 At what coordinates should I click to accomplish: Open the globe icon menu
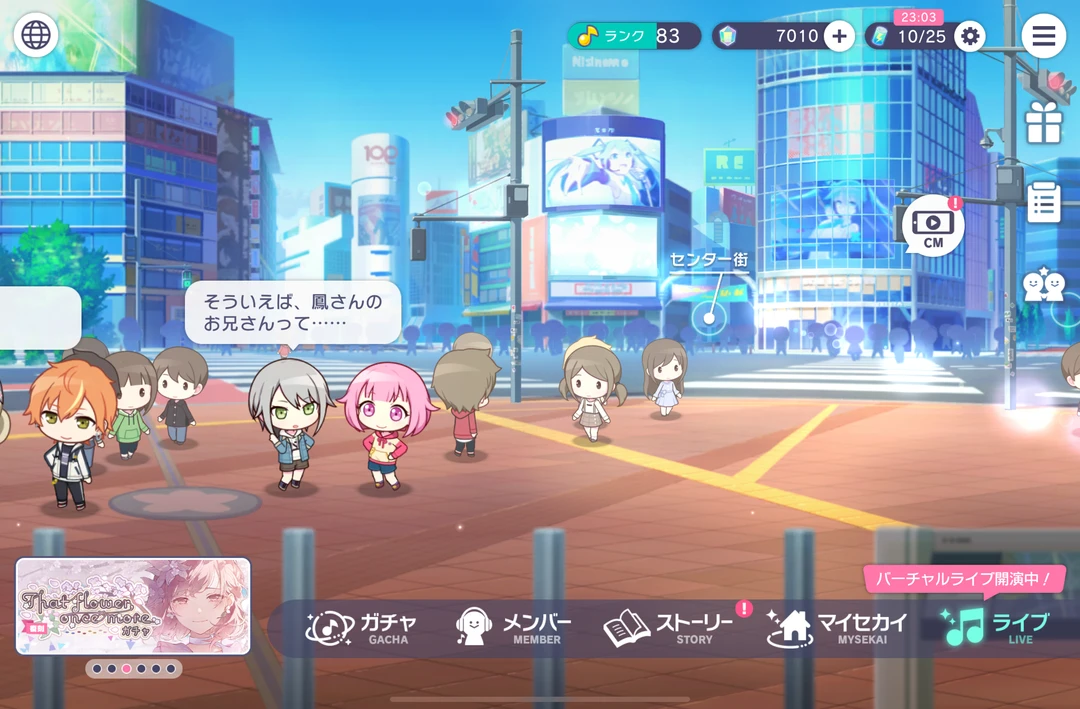click(x=36, y=36)
